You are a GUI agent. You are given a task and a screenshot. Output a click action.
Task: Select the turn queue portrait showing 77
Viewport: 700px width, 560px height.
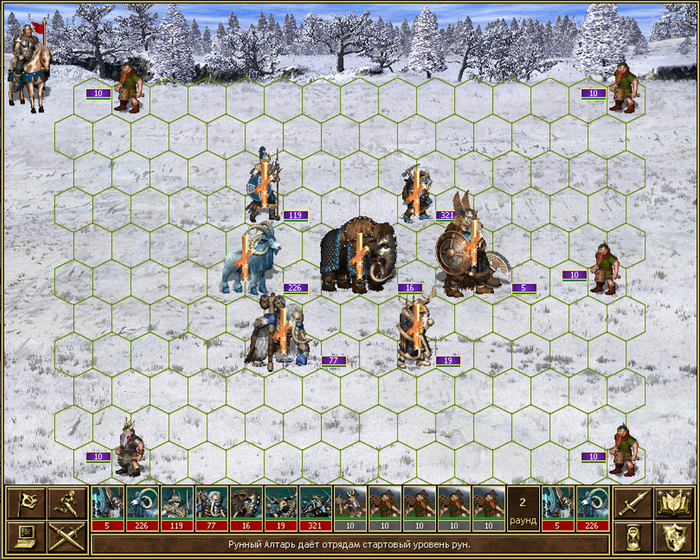point(211,508)
